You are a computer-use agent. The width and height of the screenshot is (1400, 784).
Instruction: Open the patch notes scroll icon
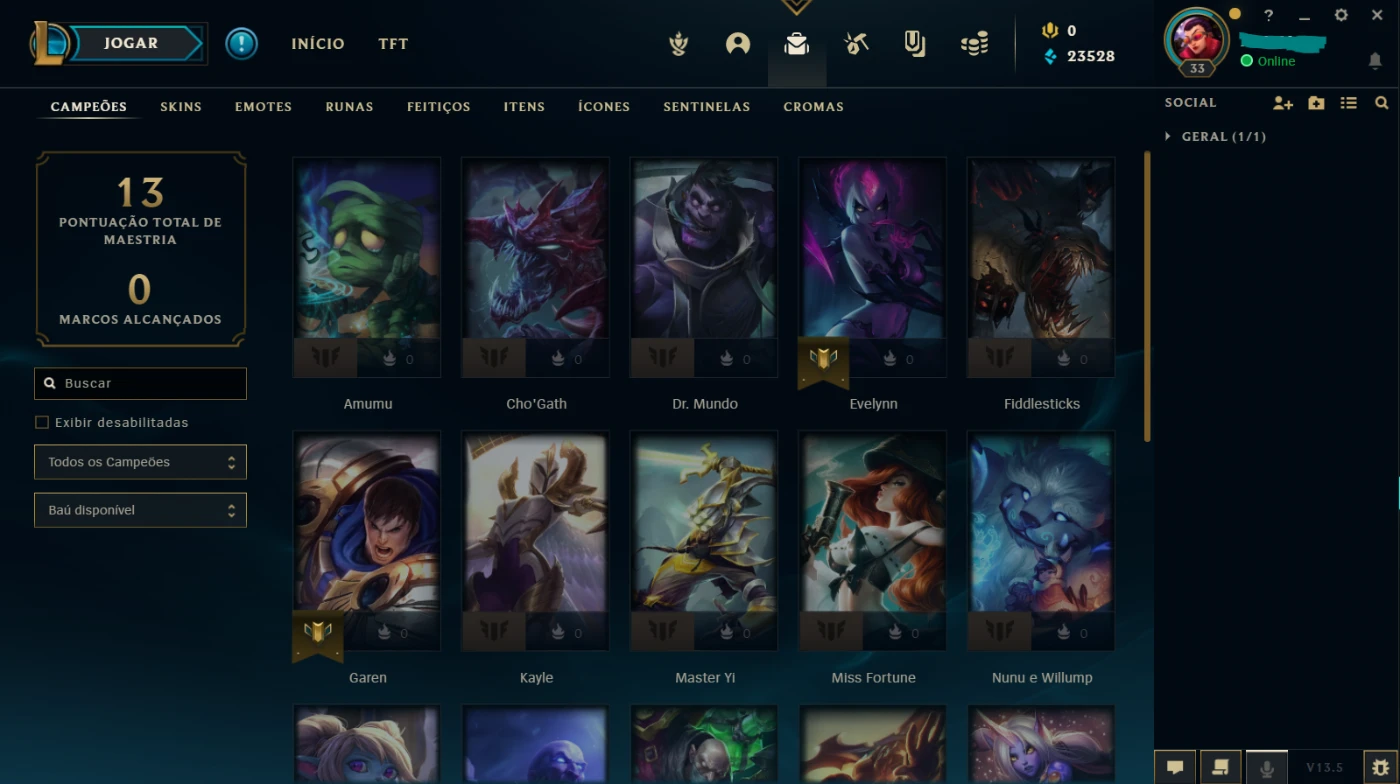click(1221, 766)
